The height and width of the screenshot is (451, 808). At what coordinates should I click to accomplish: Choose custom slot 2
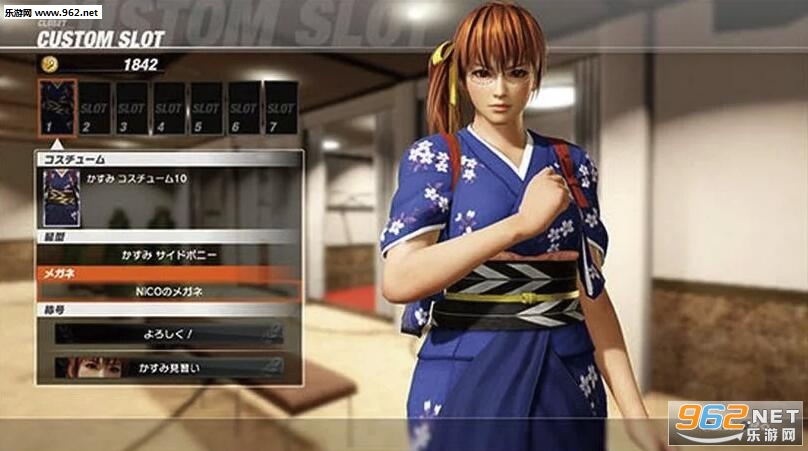click(95, 108)
